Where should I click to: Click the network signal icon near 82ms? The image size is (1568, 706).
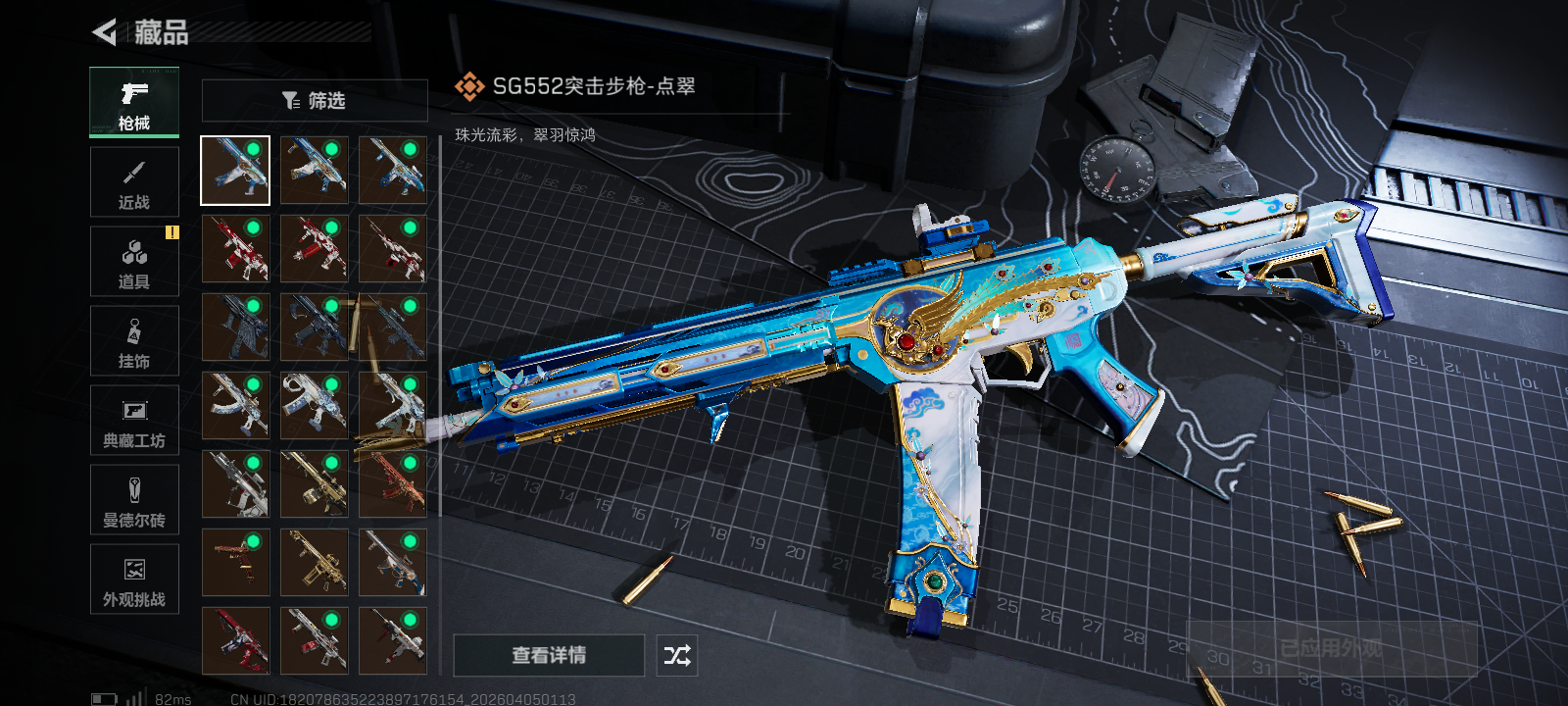point(137,699)
